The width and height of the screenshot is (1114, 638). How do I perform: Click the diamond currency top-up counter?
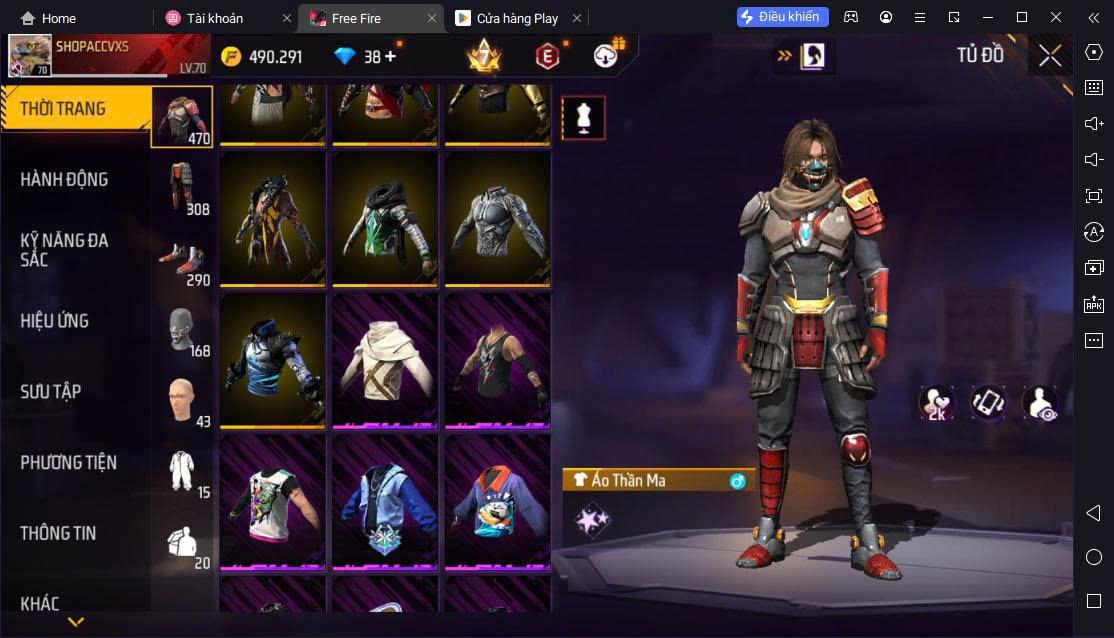point(365,57)
